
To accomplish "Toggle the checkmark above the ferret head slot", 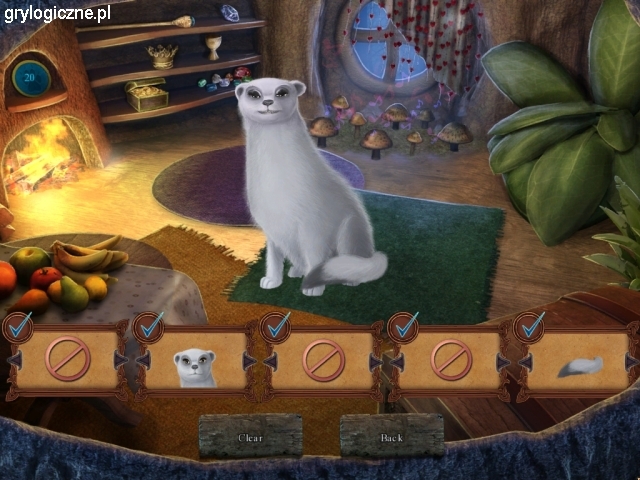I will click(151, 325).
